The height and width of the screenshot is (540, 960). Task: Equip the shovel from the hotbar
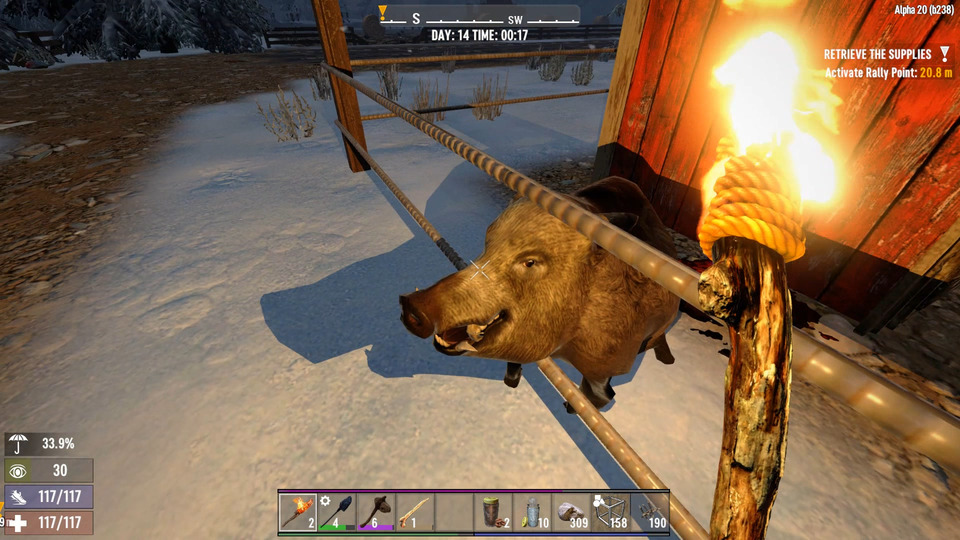[x=337, y=512]
